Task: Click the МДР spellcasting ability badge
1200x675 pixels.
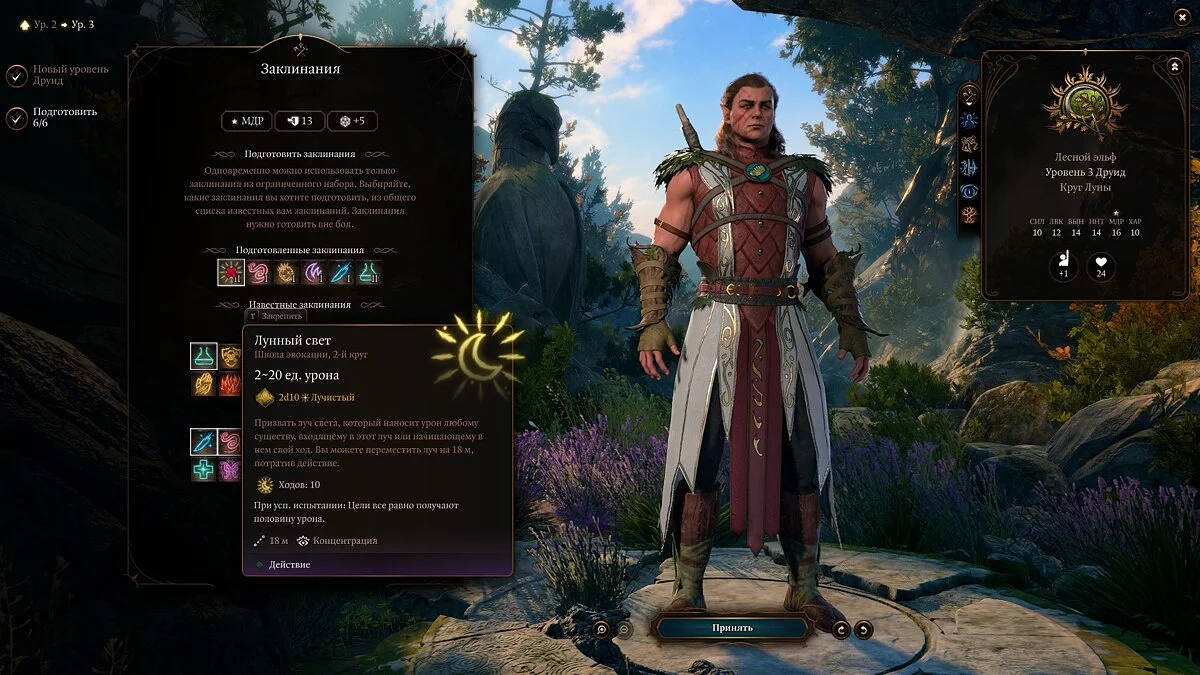Action: tap(246, 121)
